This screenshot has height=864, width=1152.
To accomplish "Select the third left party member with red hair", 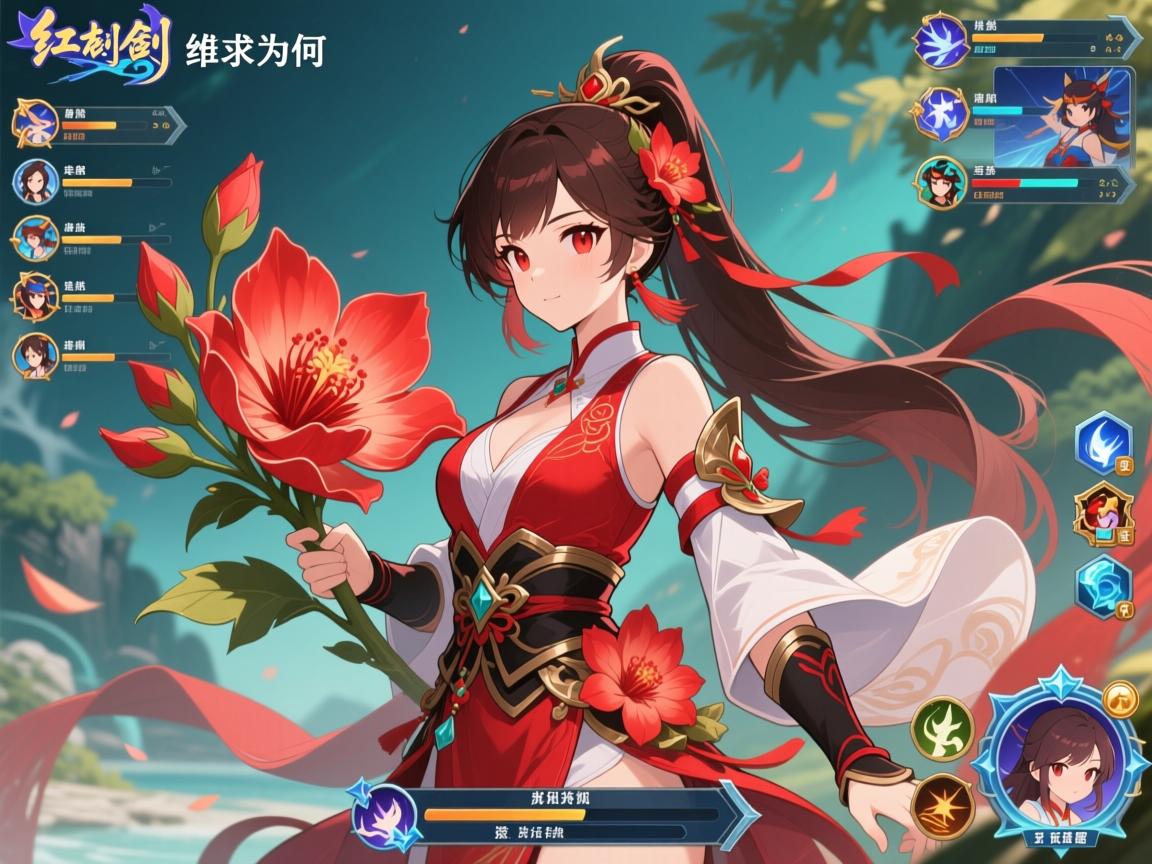I will (36, 238).
